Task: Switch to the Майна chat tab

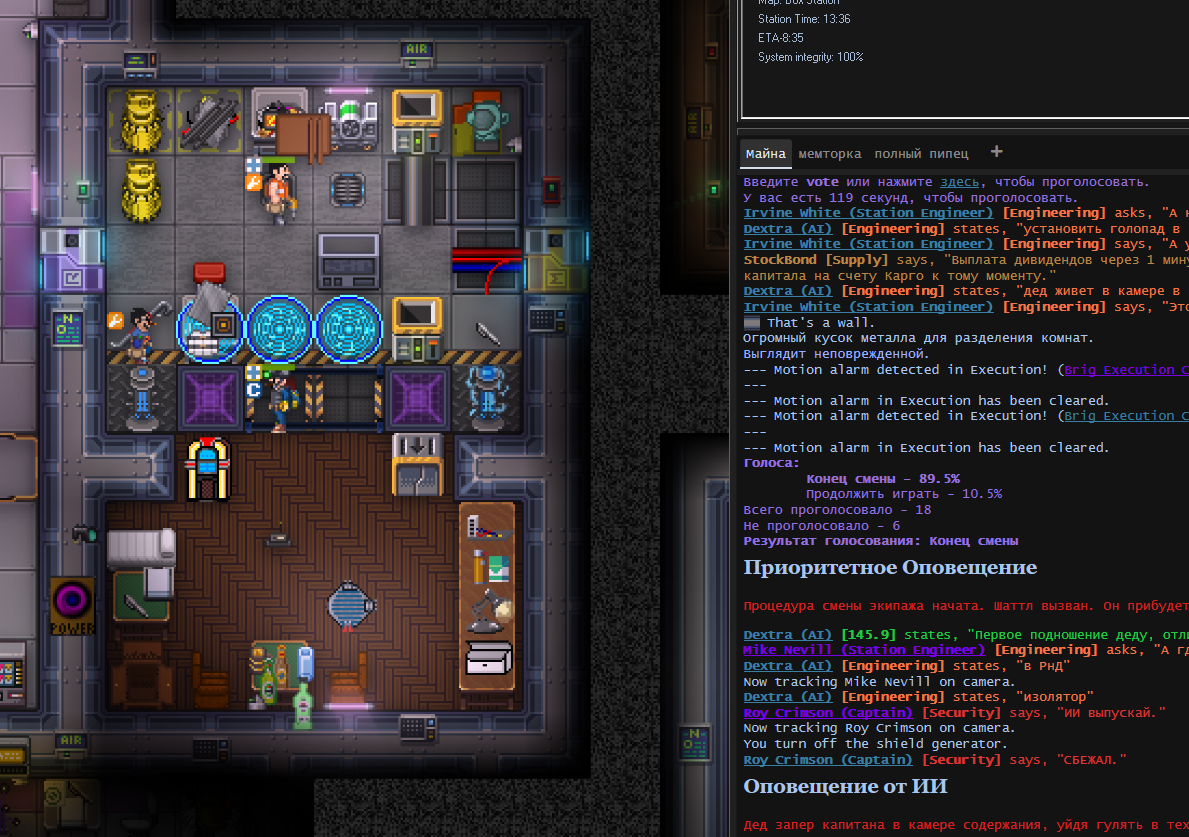Action: [x=765, y=154]
